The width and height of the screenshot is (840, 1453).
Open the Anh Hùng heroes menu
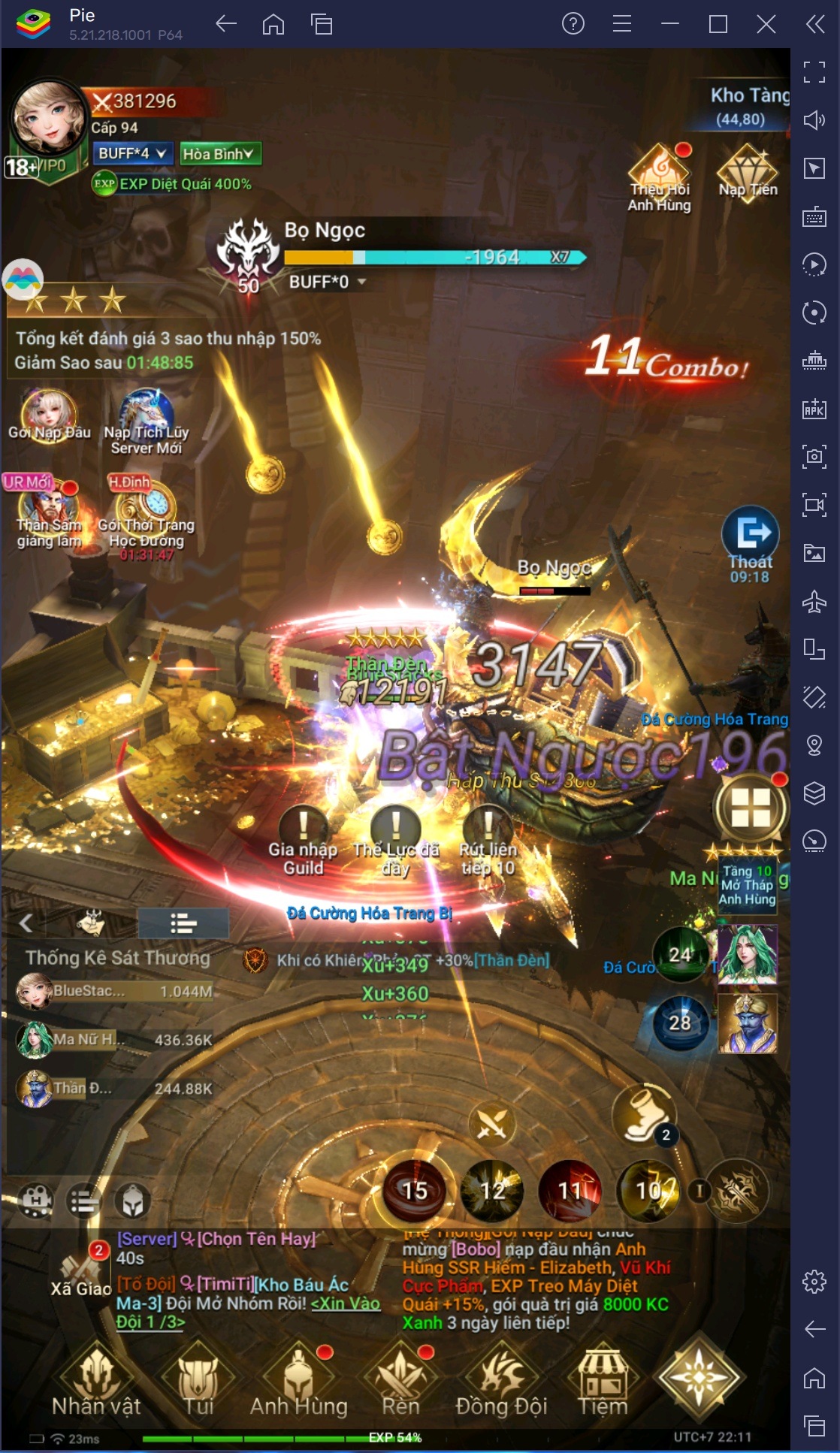(299, 1385)
